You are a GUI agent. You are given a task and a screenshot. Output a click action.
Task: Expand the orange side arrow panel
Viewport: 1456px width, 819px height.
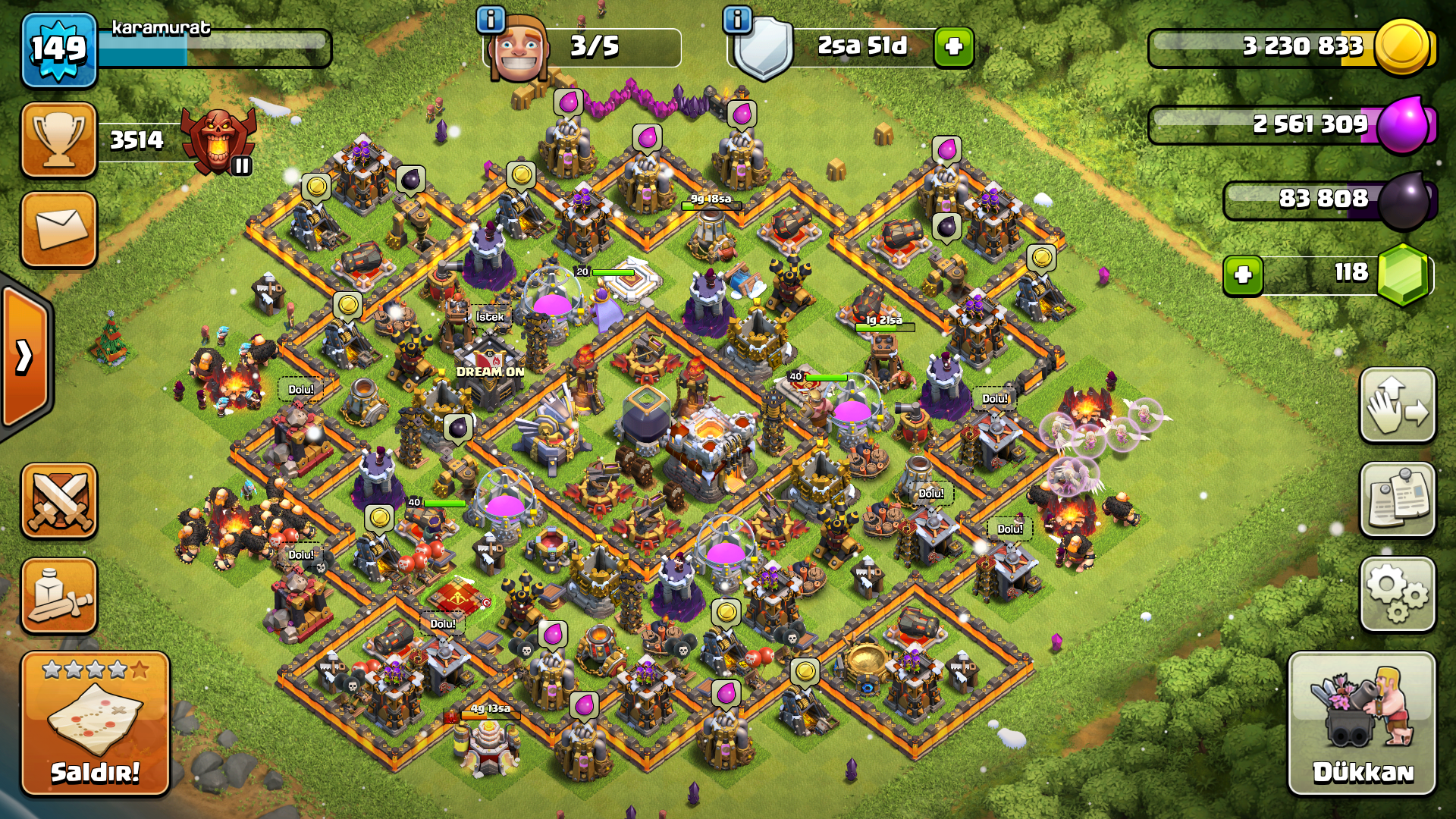click(25, 356)
